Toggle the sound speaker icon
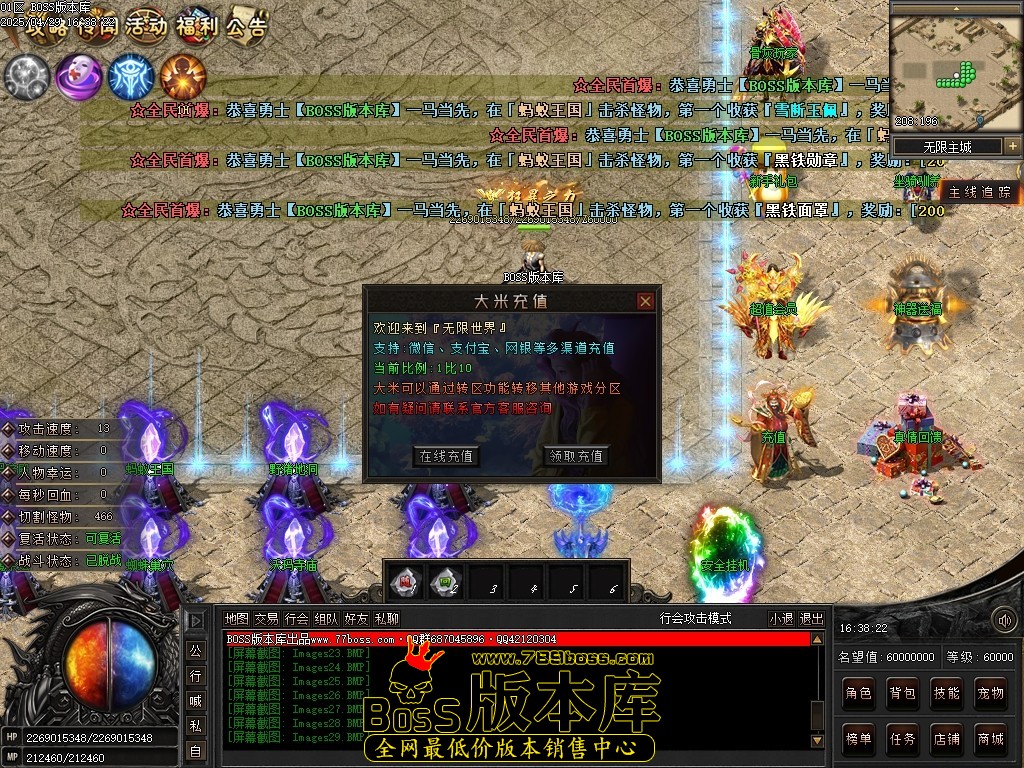Image resolution: width=1024 pixels, height=768 pixels. click(1005, 621)
